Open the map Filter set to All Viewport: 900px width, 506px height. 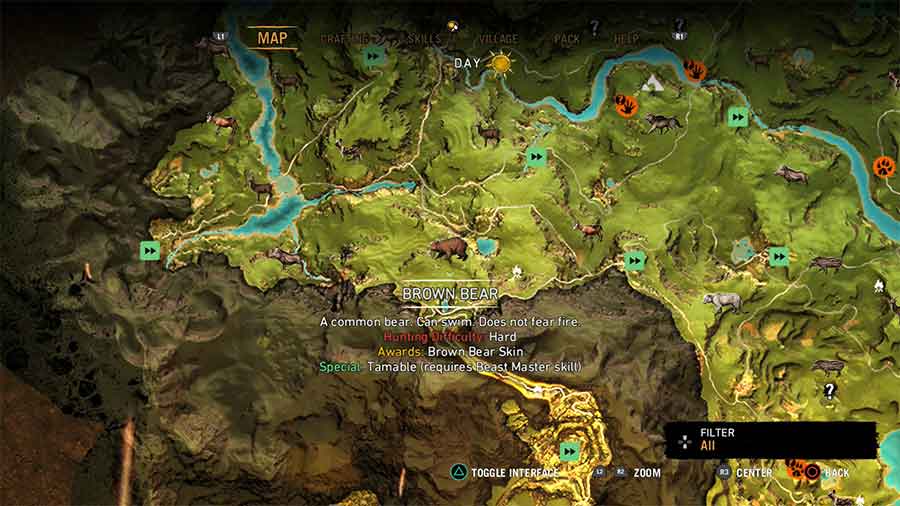coord(770,439)
